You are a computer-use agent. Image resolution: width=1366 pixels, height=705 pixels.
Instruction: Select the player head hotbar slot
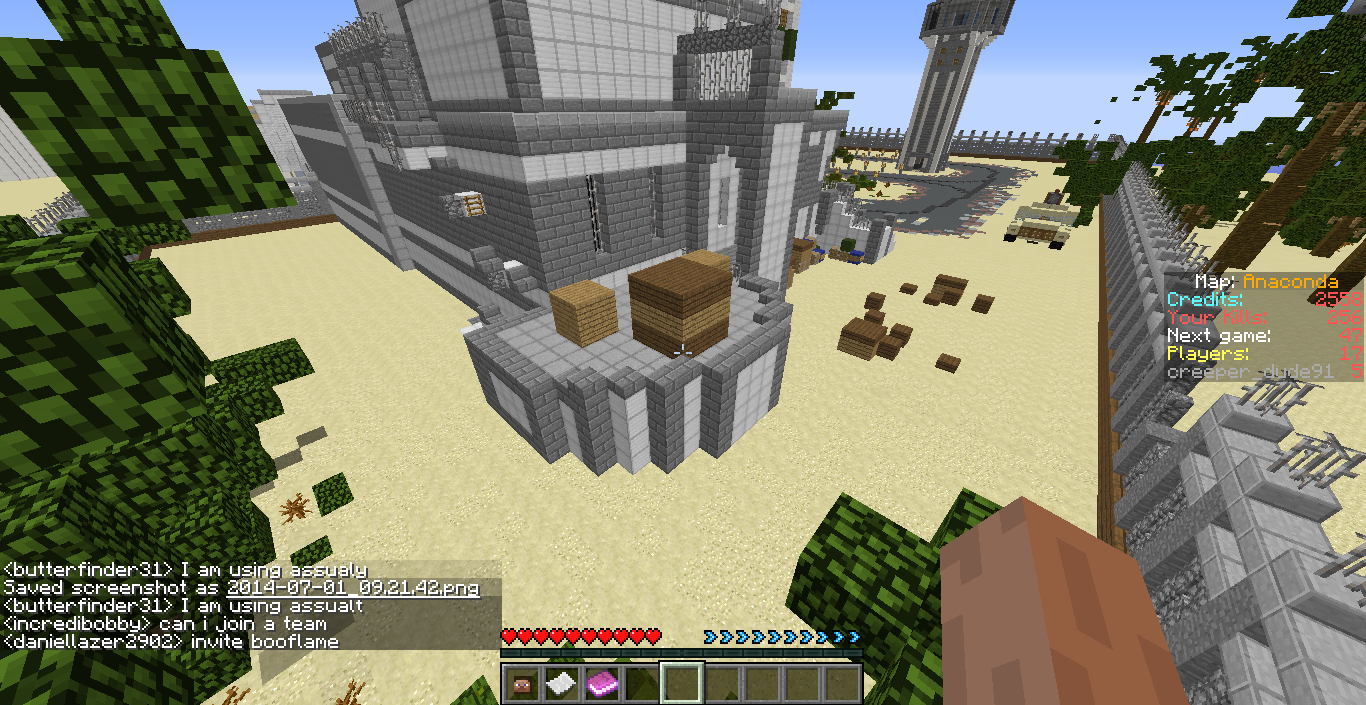(521, 683)
